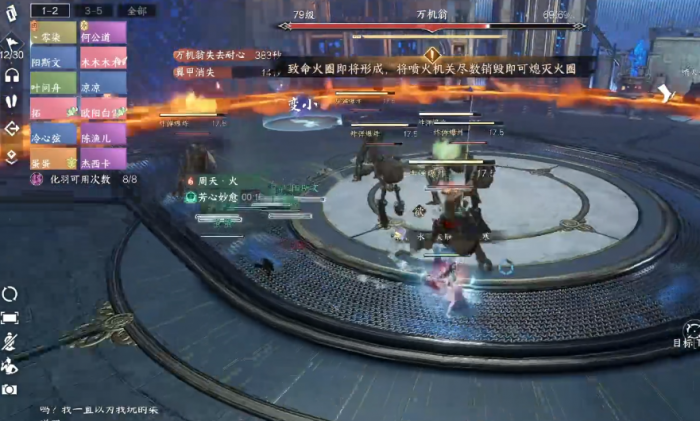The image size is (700, 421).
Task: Click the circular refresh icon
Action: coord(10,294)
